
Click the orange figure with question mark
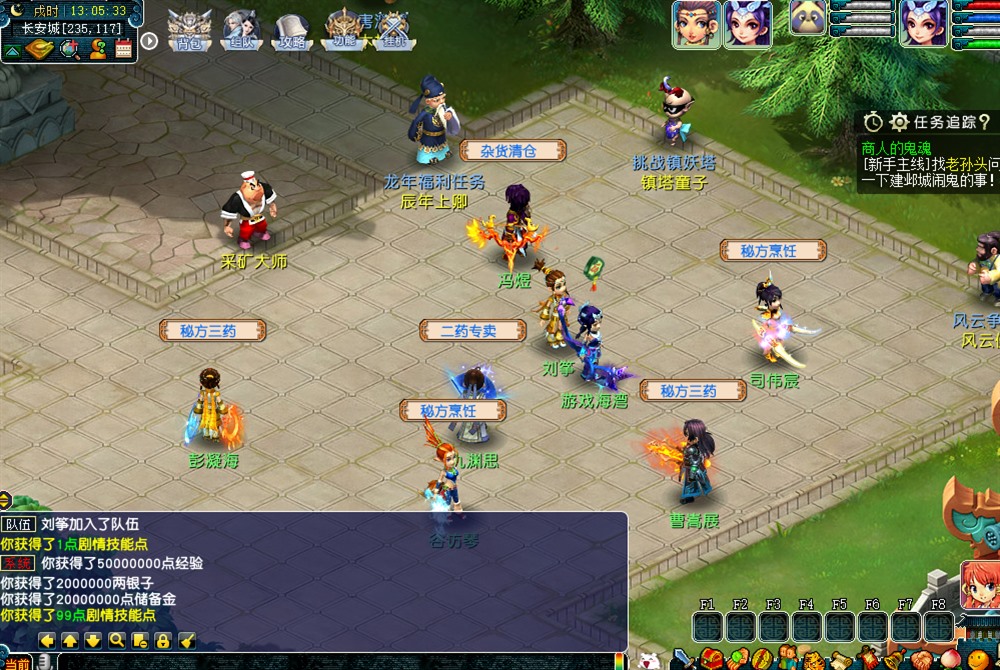tap(97, 48)
